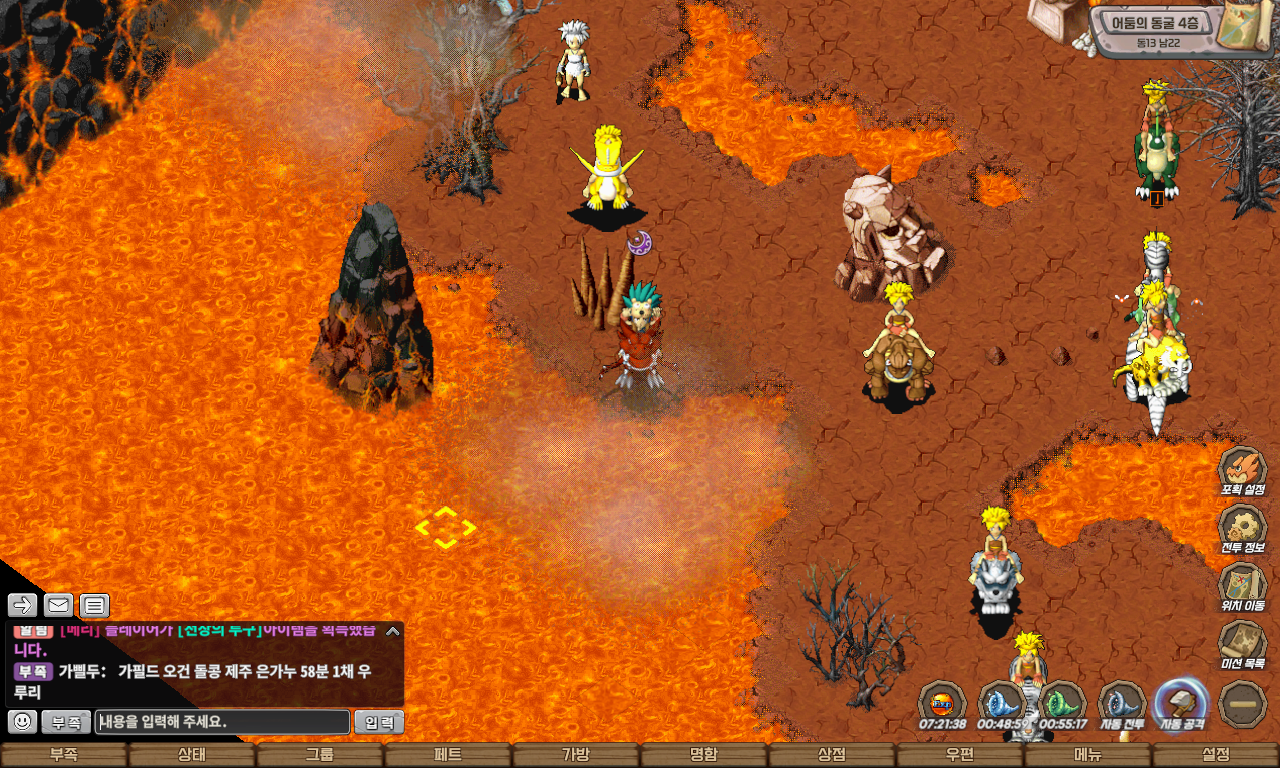Viewport: 1280px width, 768px height.
Task: Click the chat message input field
Action: point(222,721)
